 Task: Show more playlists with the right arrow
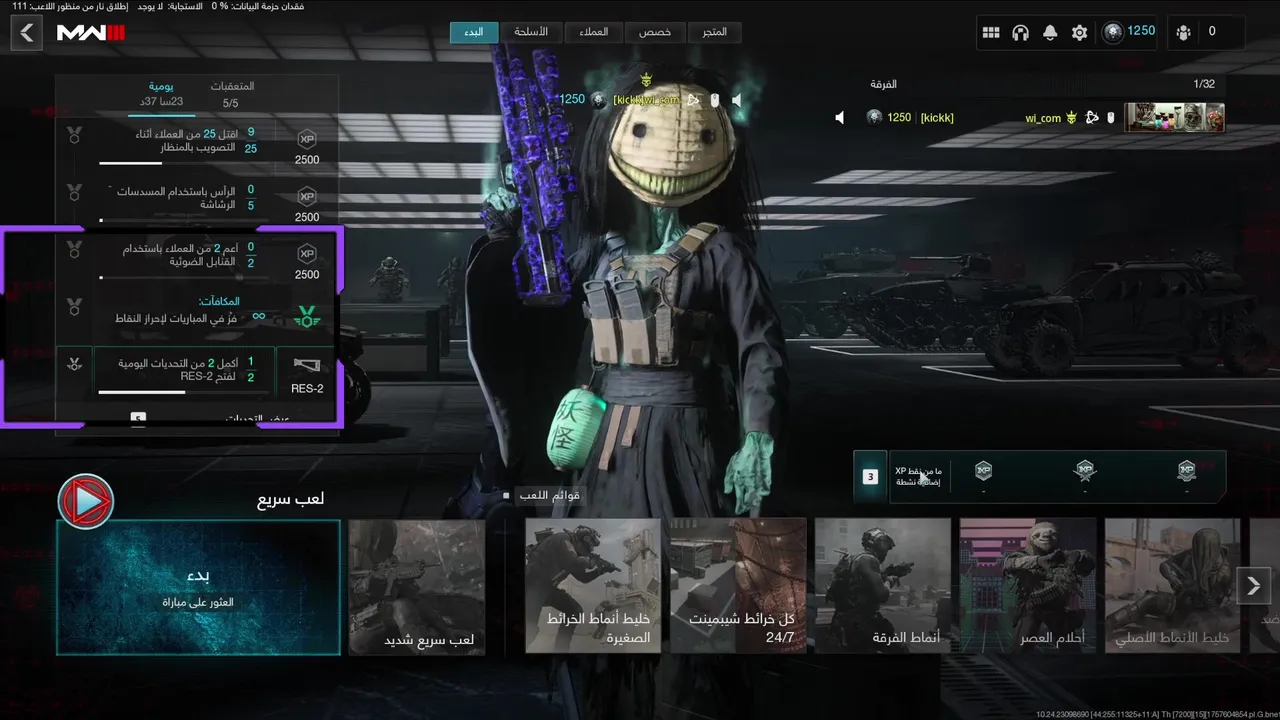point(1254,586)
